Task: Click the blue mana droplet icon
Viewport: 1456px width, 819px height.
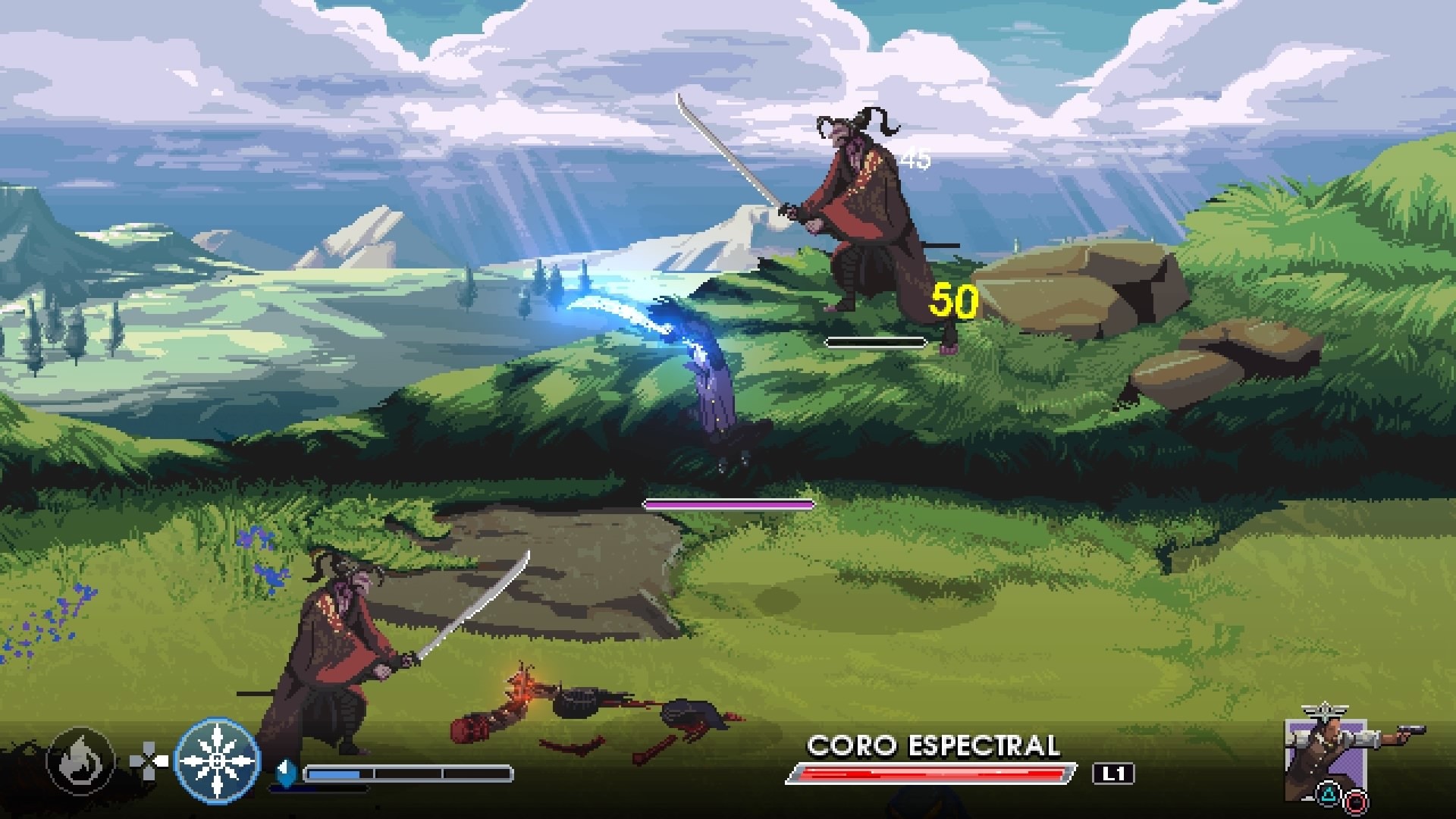Action: [x=284, y=767]
